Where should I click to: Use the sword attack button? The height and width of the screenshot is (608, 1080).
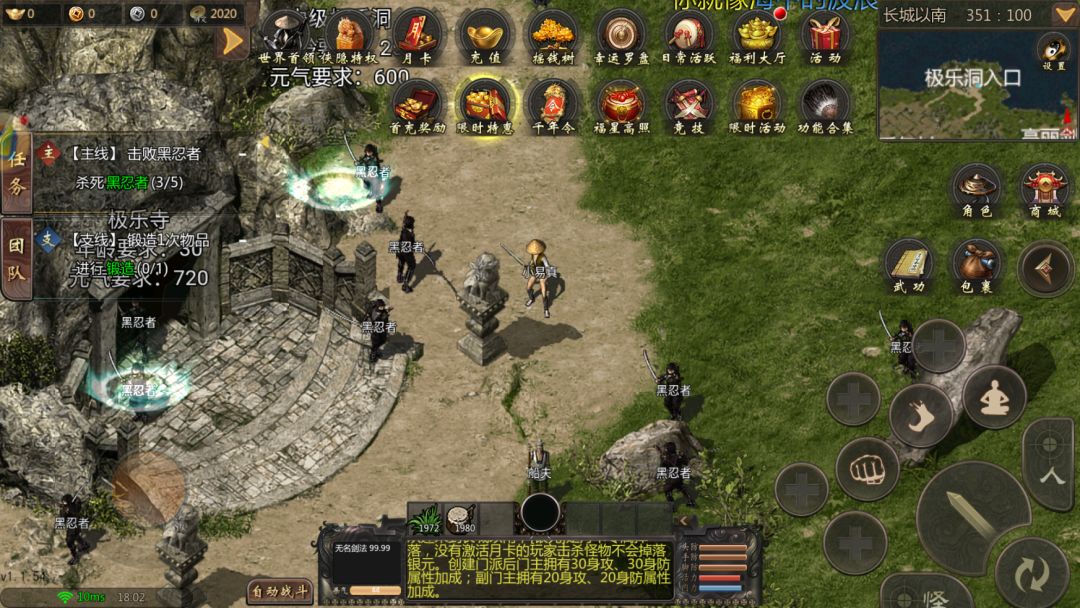[x=972, y=516]
